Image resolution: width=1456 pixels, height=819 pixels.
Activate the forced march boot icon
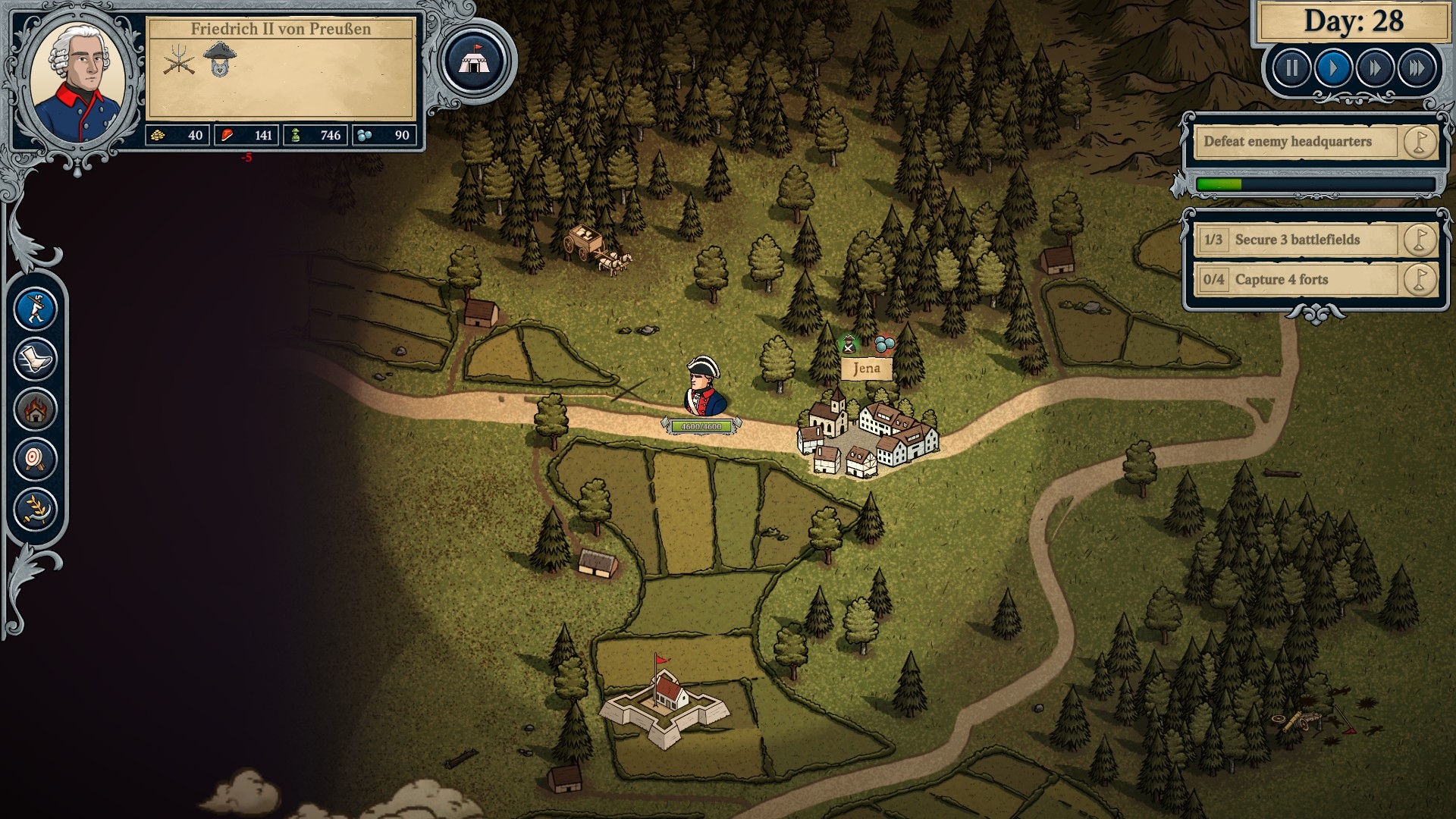pyautogui.click(x=36, y=359)
